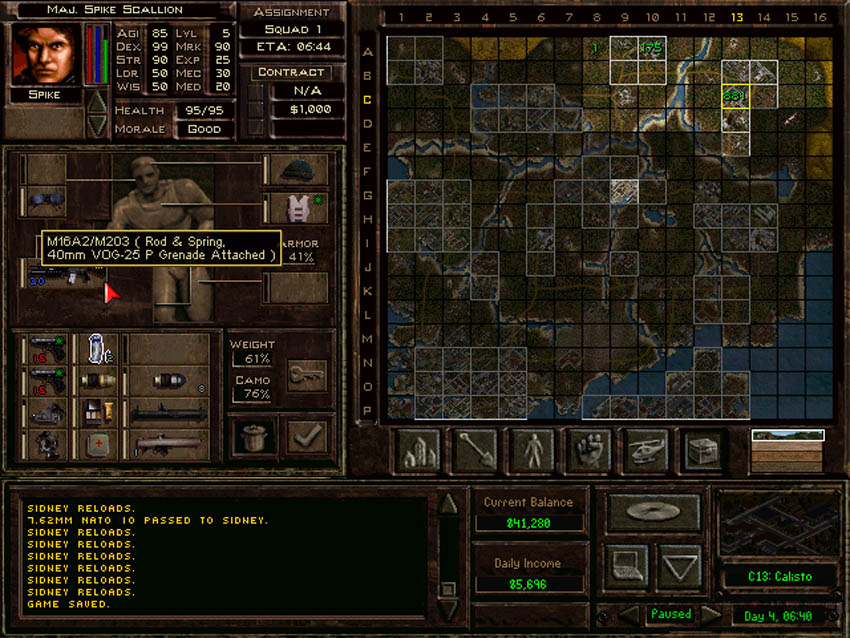Toggle the mines shovel filter button
The height and width of the screenshot is (638, 850).
[474, 450]
